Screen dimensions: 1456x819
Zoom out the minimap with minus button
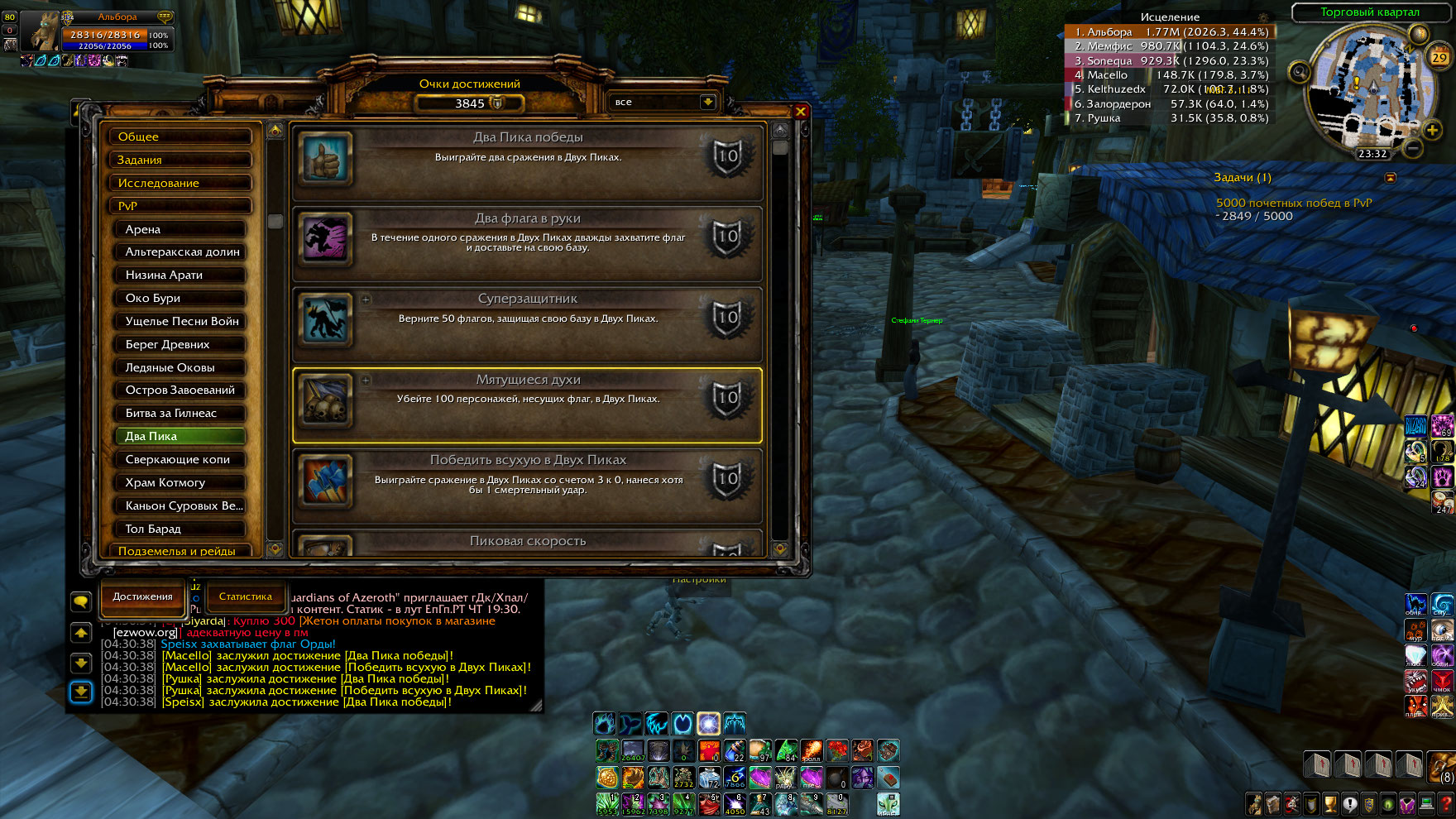(x=1414, y=148)
